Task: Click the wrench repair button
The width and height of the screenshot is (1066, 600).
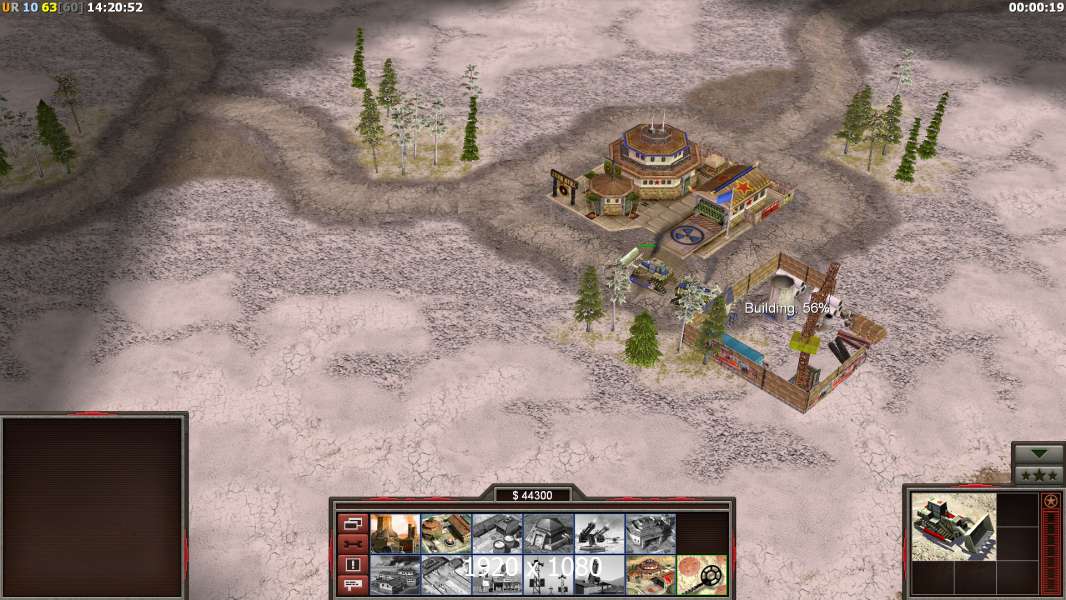Action: tap(352, 544)
